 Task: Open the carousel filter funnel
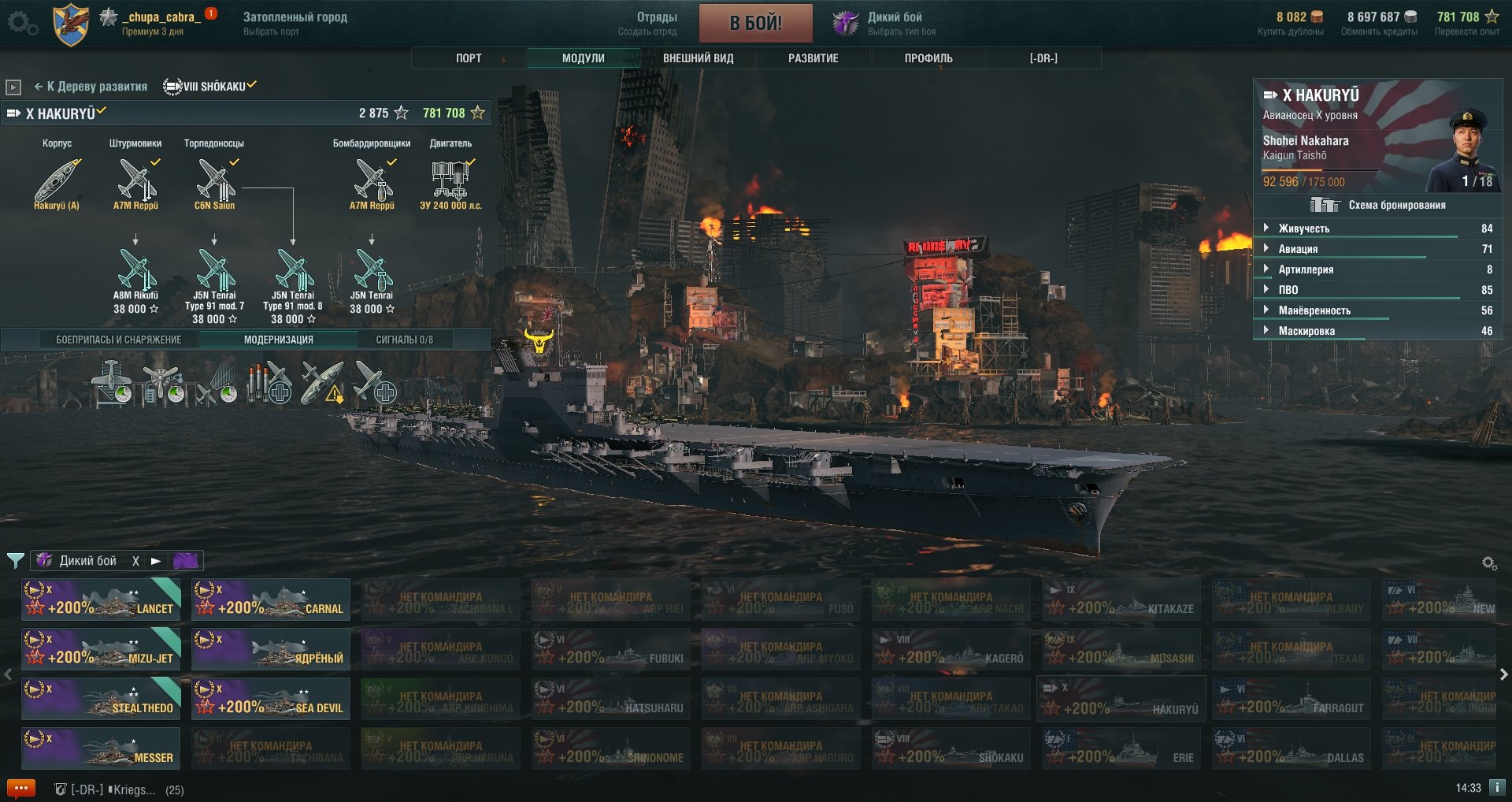[x=15, y=561]
